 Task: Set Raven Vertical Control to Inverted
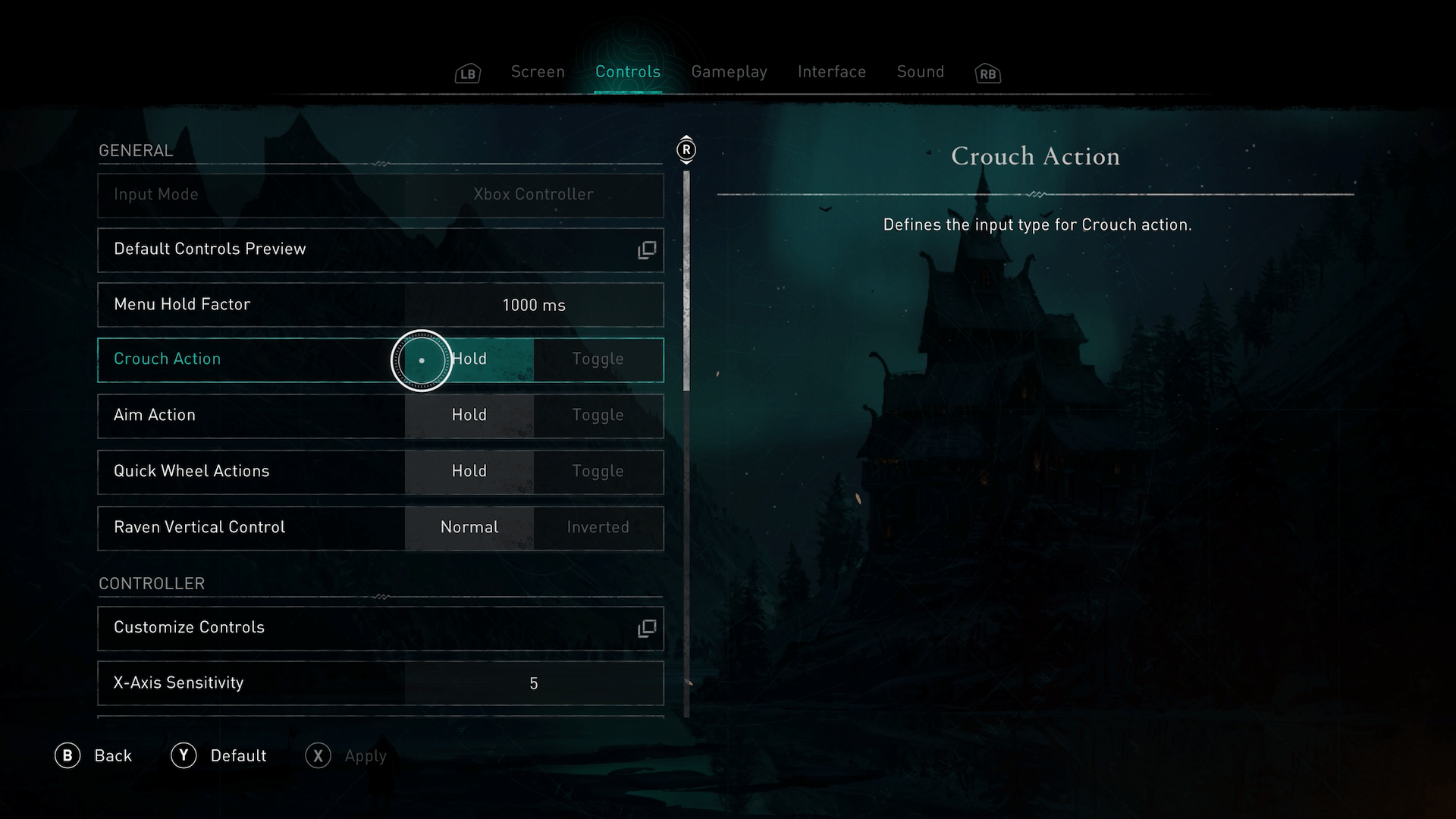598,528
